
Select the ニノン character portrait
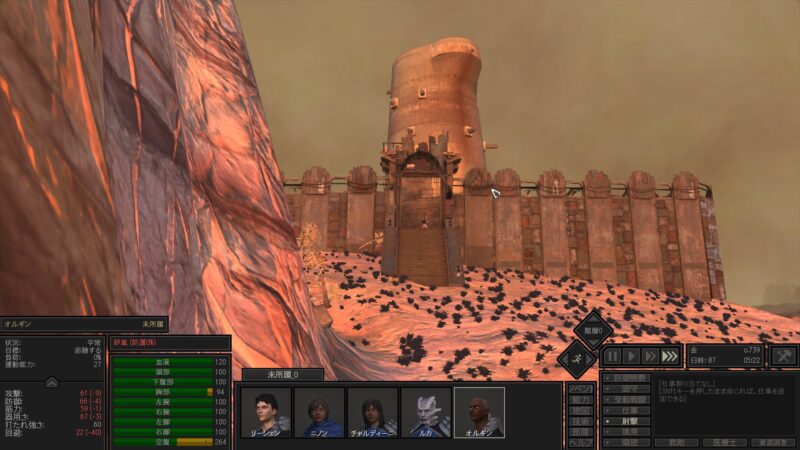319,412
